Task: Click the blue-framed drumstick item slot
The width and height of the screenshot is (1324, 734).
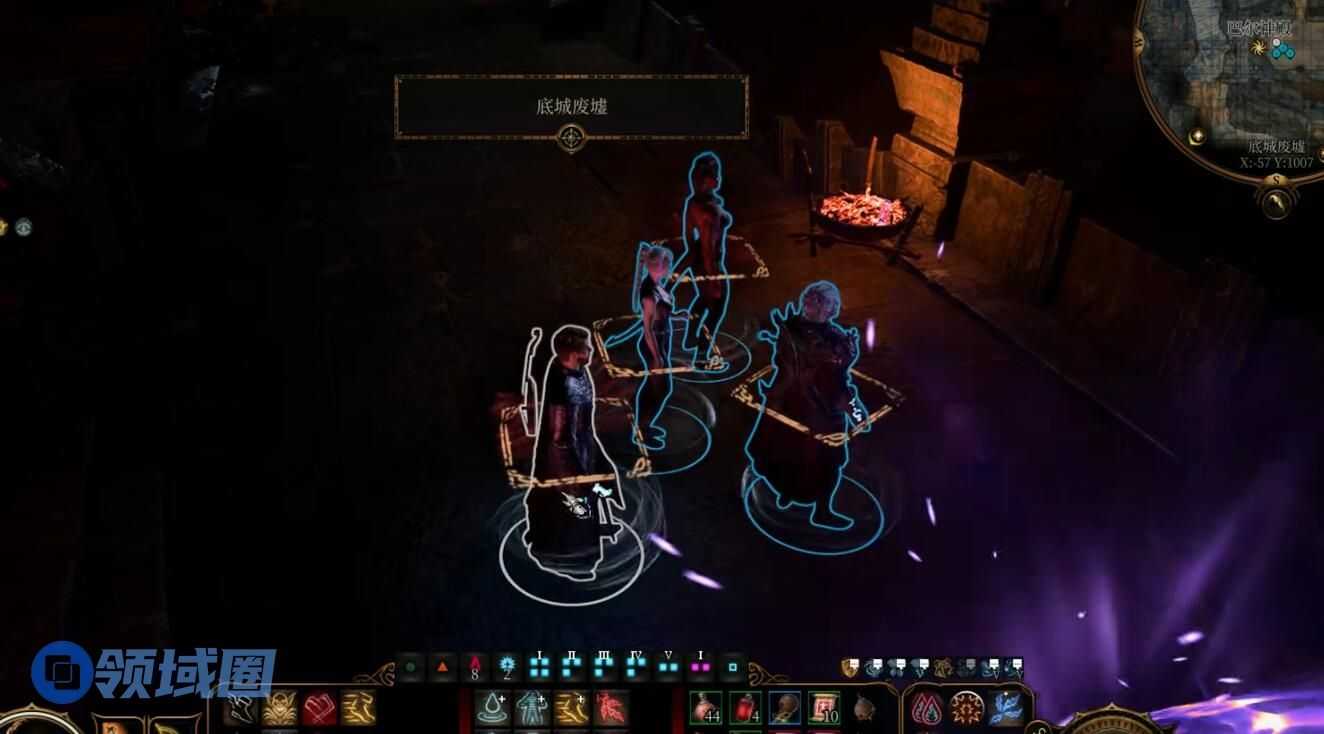Action: point(785,707)
